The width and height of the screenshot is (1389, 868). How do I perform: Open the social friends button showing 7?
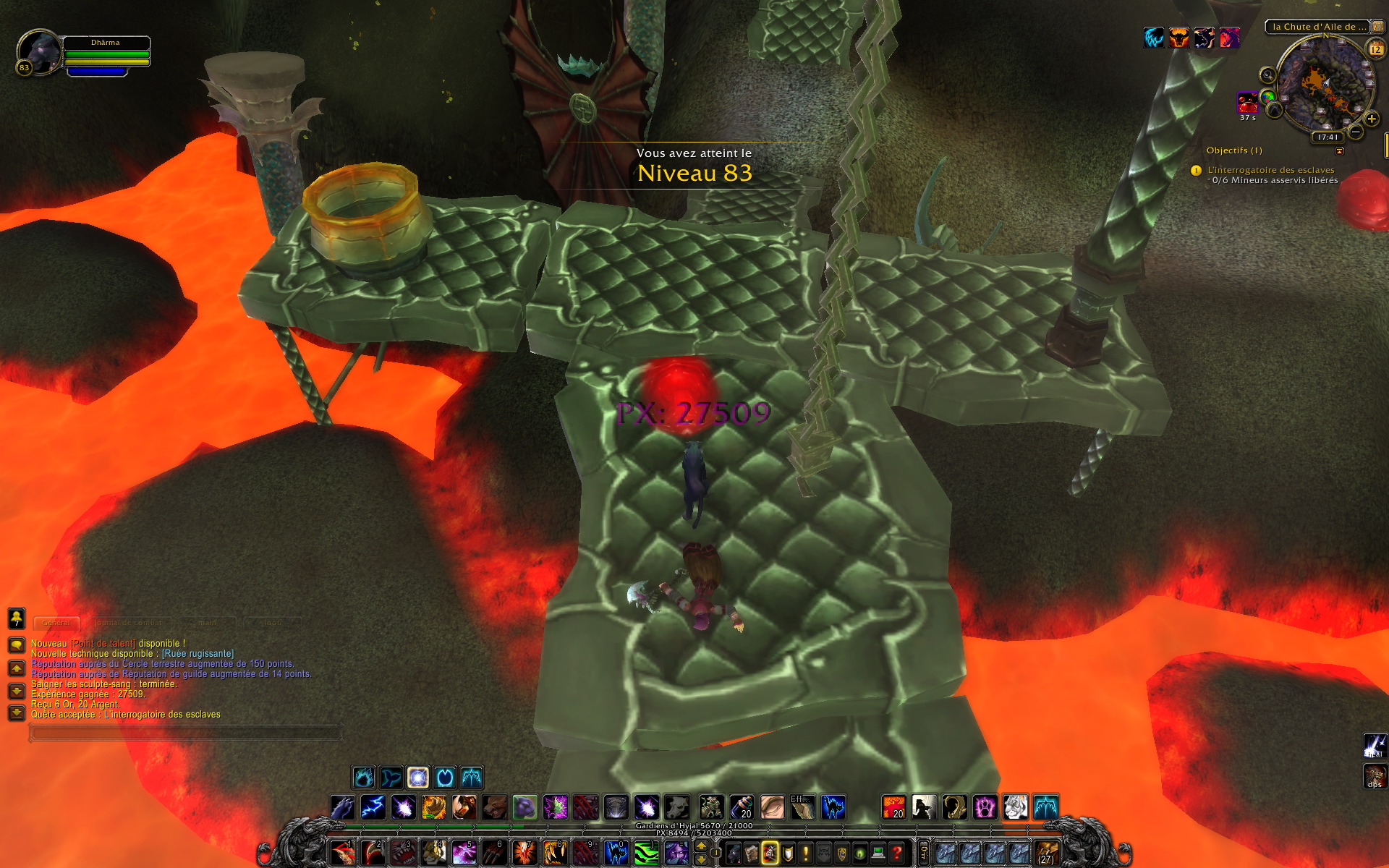(x=16, y=618)
